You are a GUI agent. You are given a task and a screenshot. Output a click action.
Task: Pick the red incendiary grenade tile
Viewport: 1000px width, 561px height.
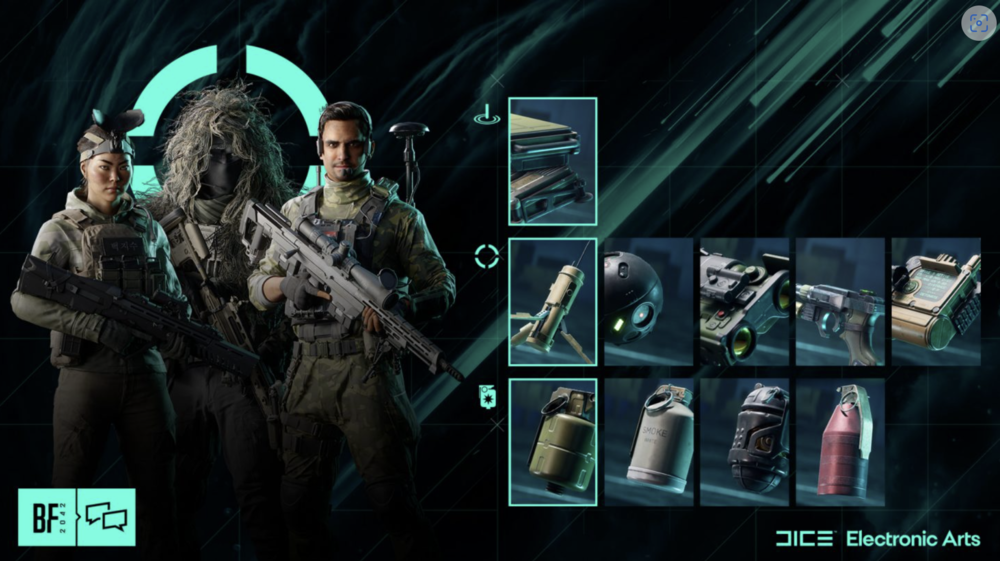[840, 441]
